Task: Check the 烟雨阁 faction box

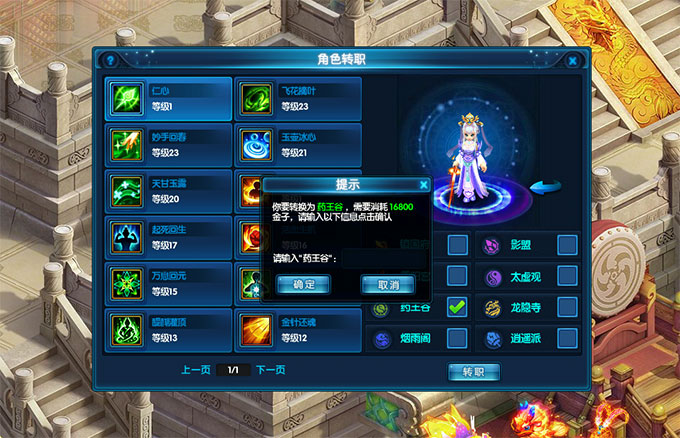Action: [x=457, y=339]
